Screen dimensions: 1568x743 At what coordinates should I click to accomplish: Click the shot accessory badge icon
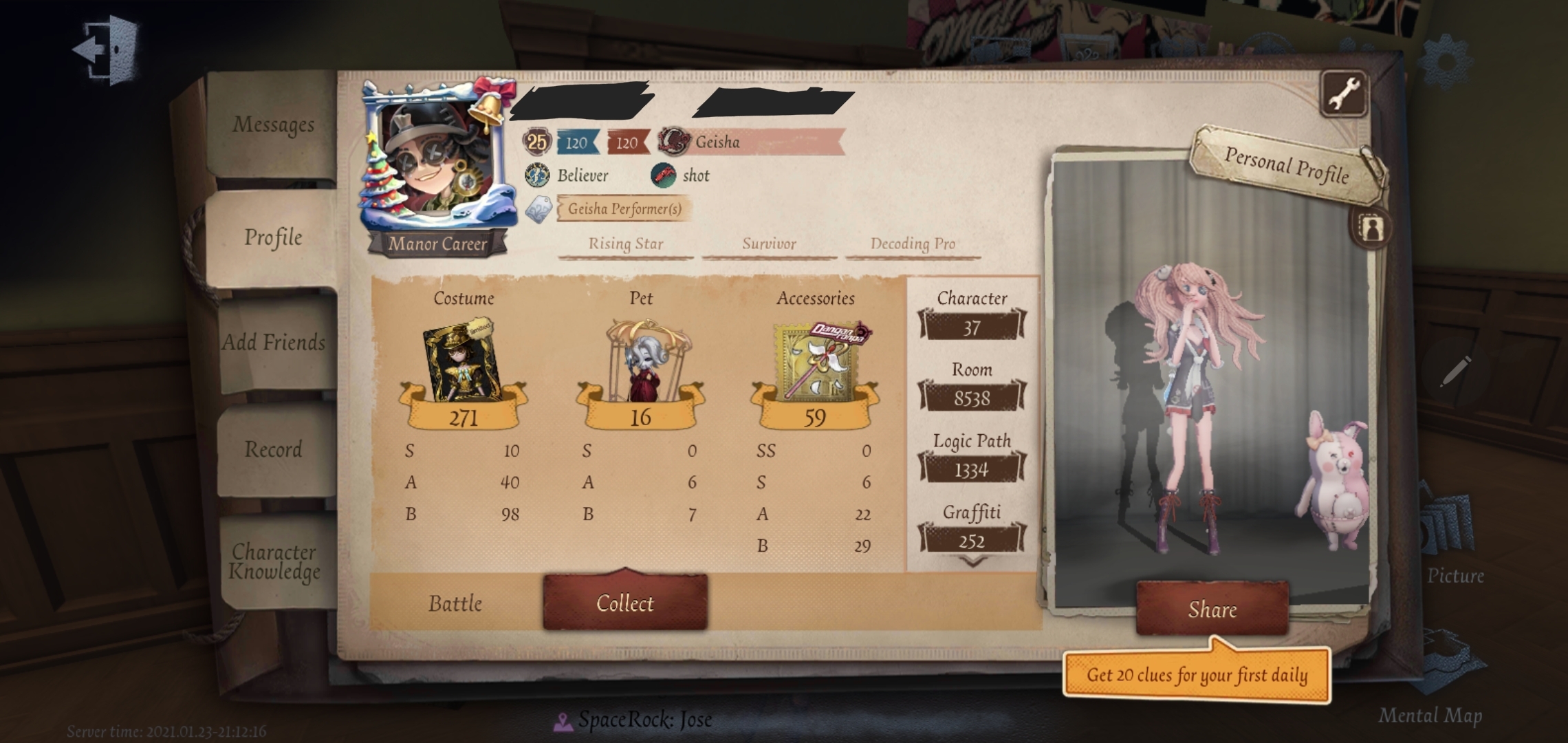point(664,175)
